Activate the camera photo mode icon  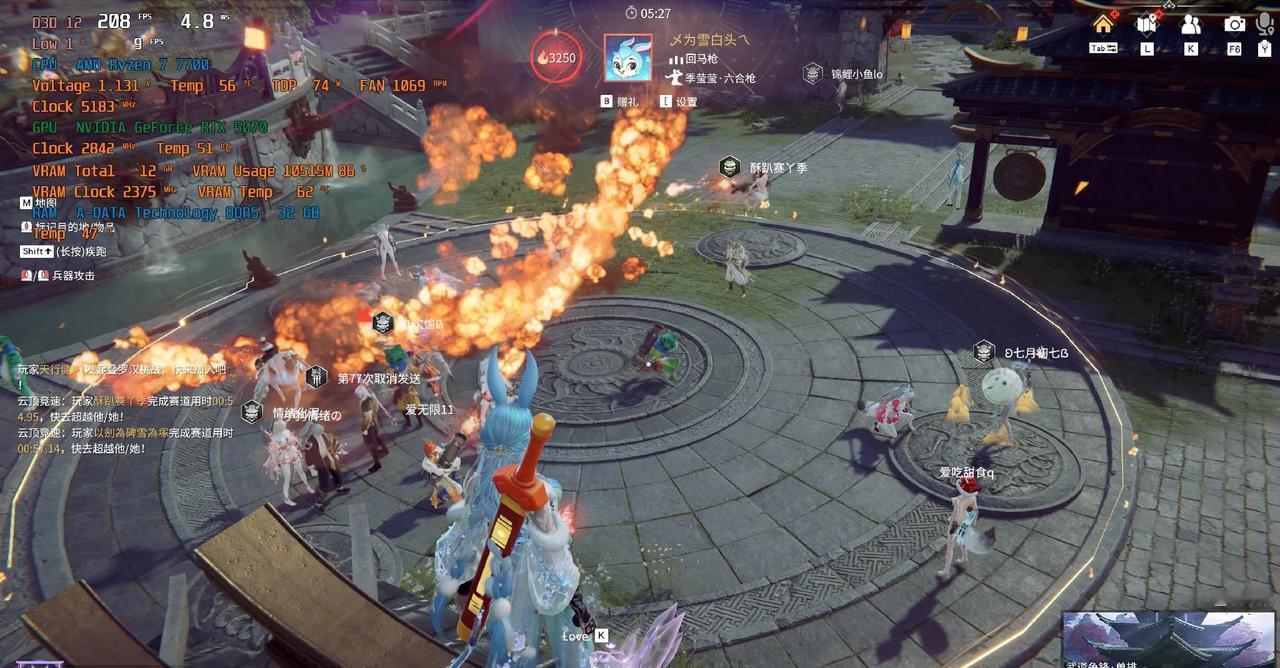[x=1235, y=24]
